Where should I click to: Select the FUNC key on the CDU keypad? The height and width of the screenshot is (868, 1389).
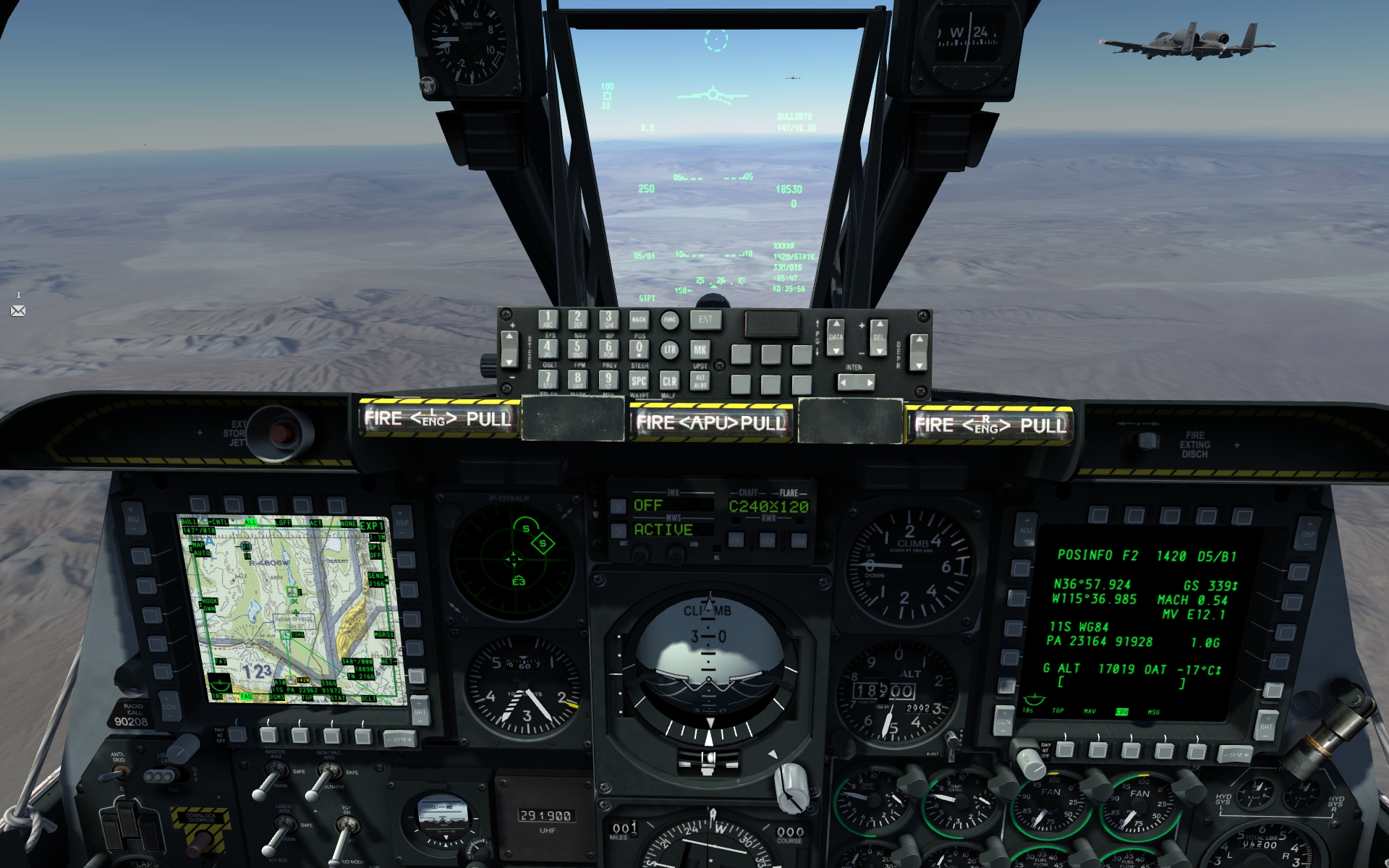pos(670,320)
